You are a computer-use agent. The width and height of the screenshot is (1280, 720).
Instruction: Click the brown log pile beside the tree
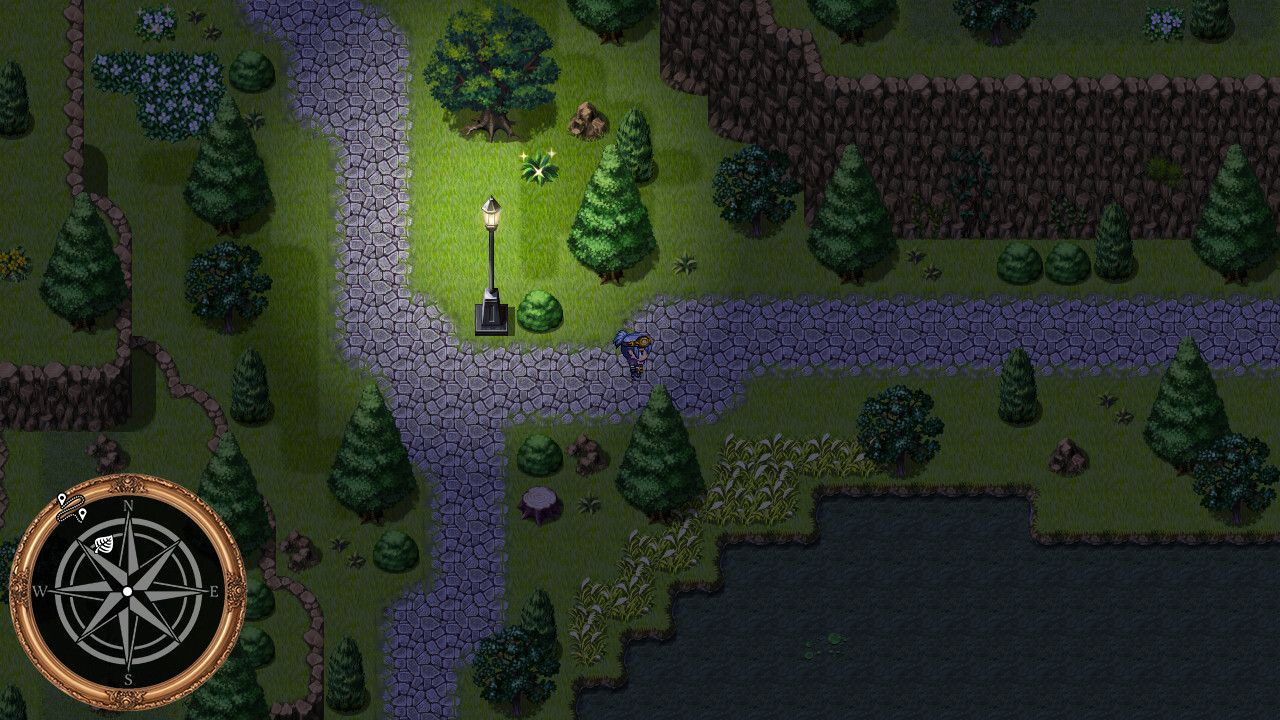click(x=586, y=121)
